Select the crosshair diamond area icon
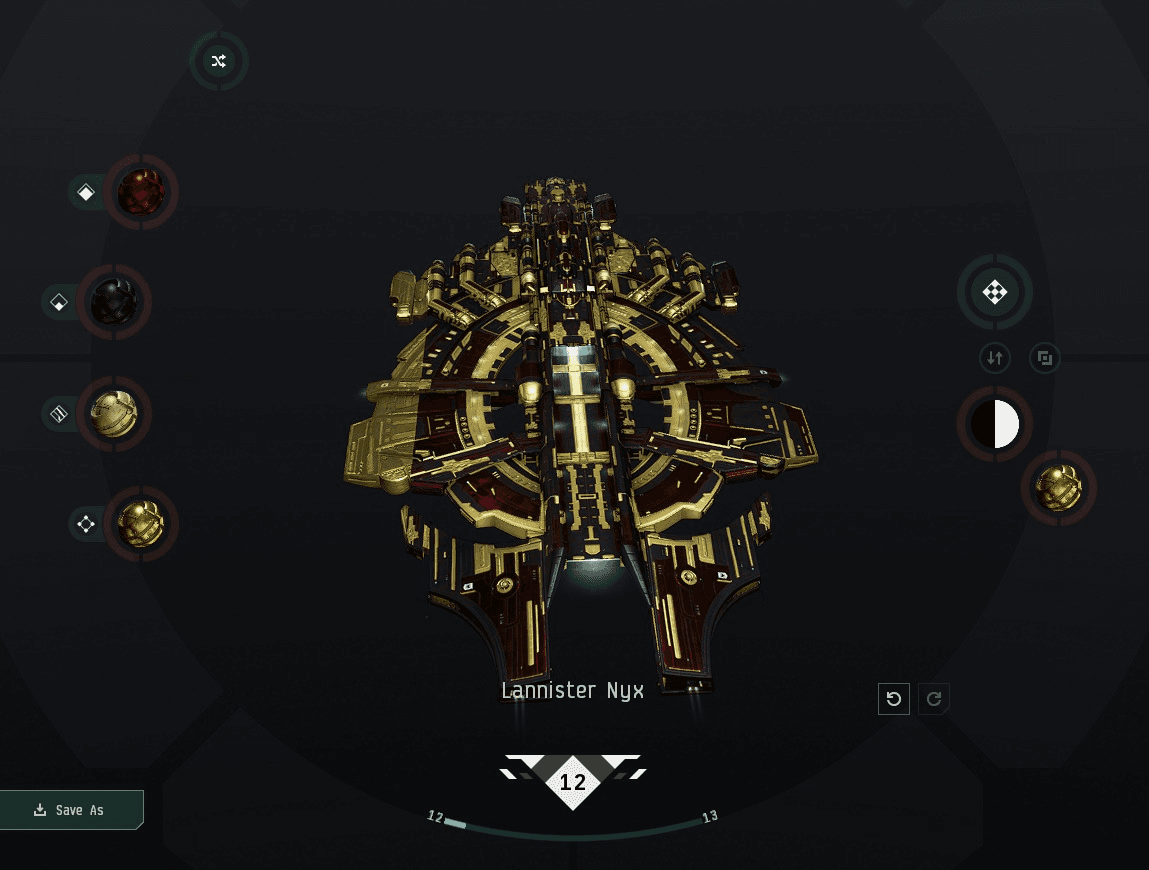Image resolution: width=1149 pixels, height=870 pixels. pyautogui.click(x=86, y=523)
